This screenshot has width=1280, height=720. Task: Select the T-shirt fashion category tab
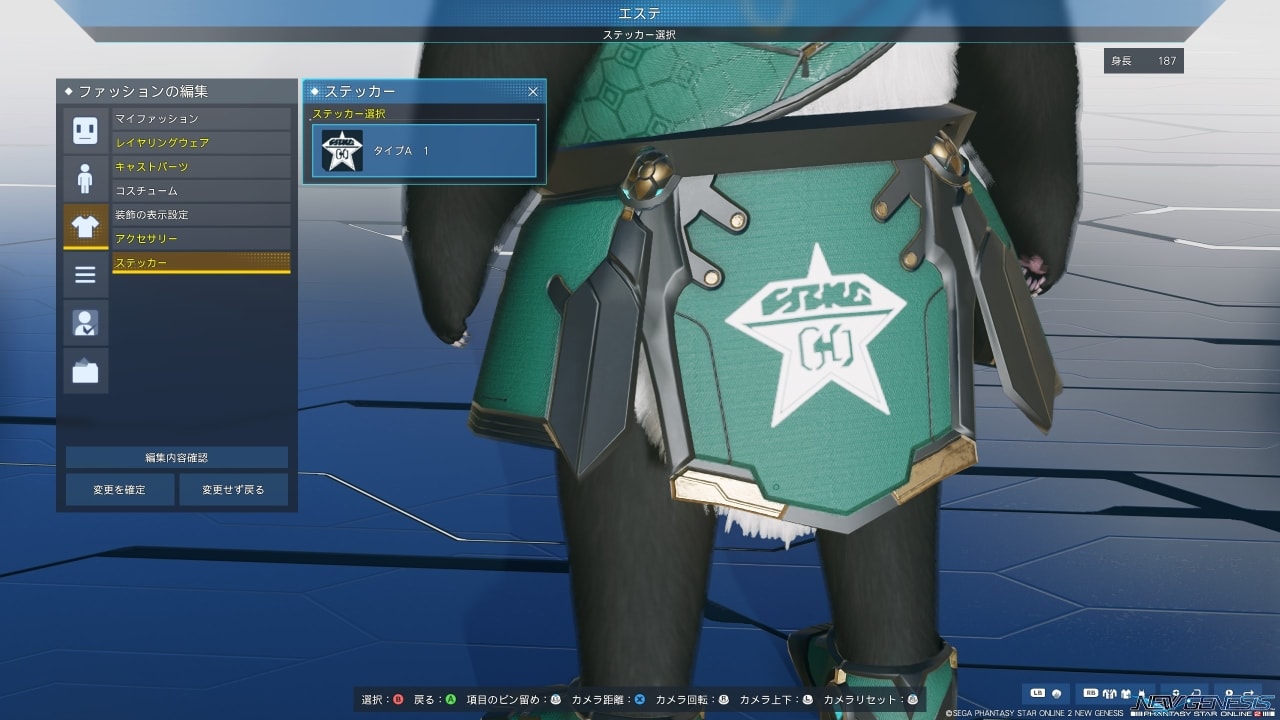tap(85, 227)
